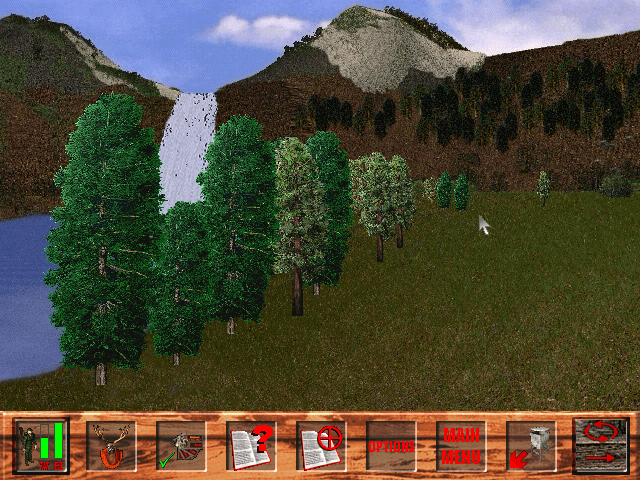Click the green checkmark equipment icon
The height and width of the screenshot is (480, 640).
pos(181,446)
